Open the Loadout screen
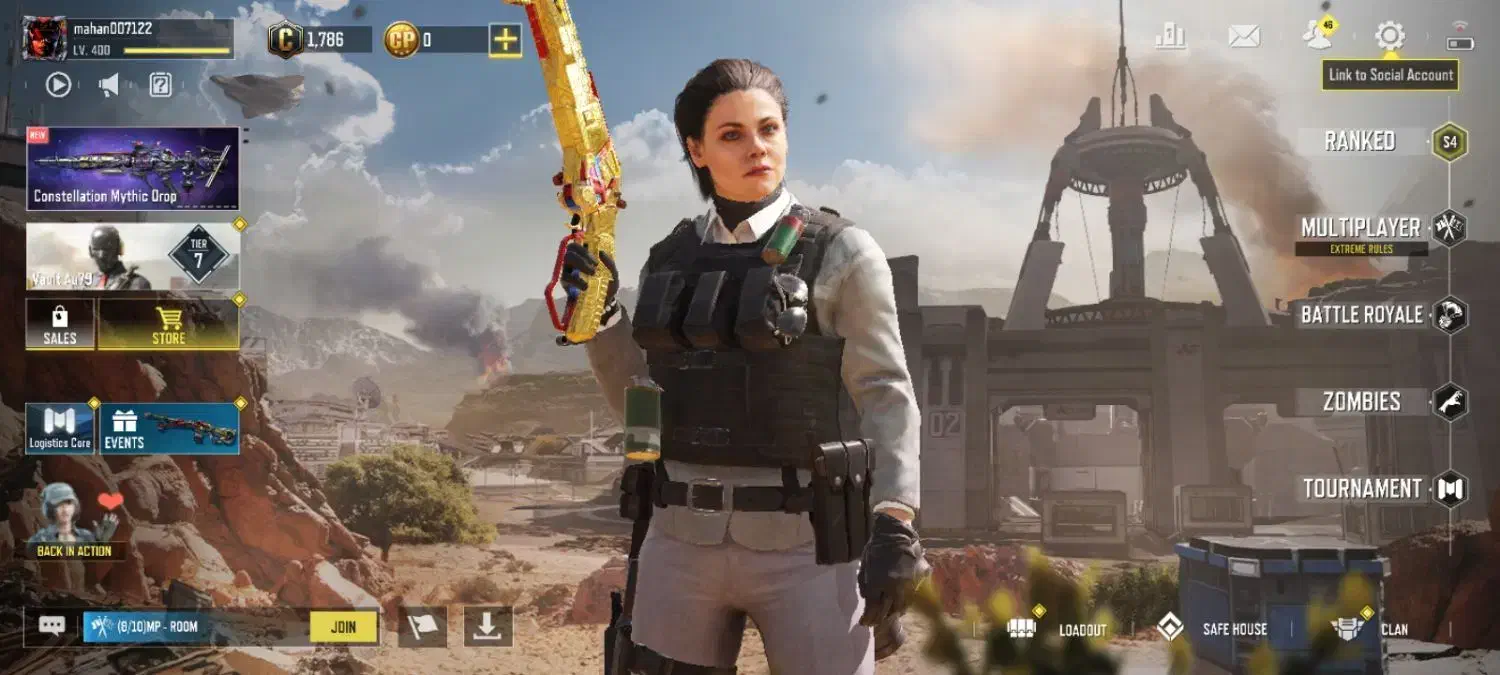 pos(1060,629)
